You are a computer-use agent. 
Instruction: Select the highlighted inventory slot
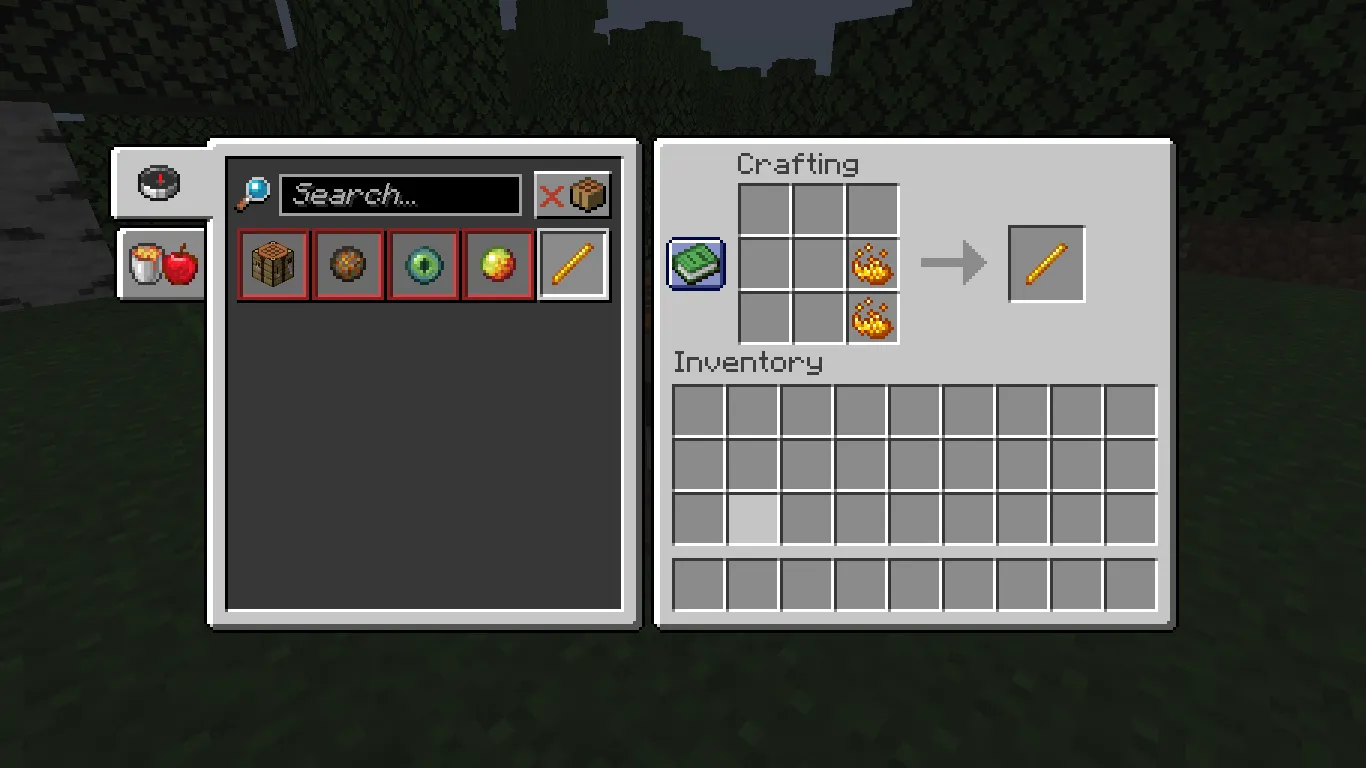(x=753, y=517)
